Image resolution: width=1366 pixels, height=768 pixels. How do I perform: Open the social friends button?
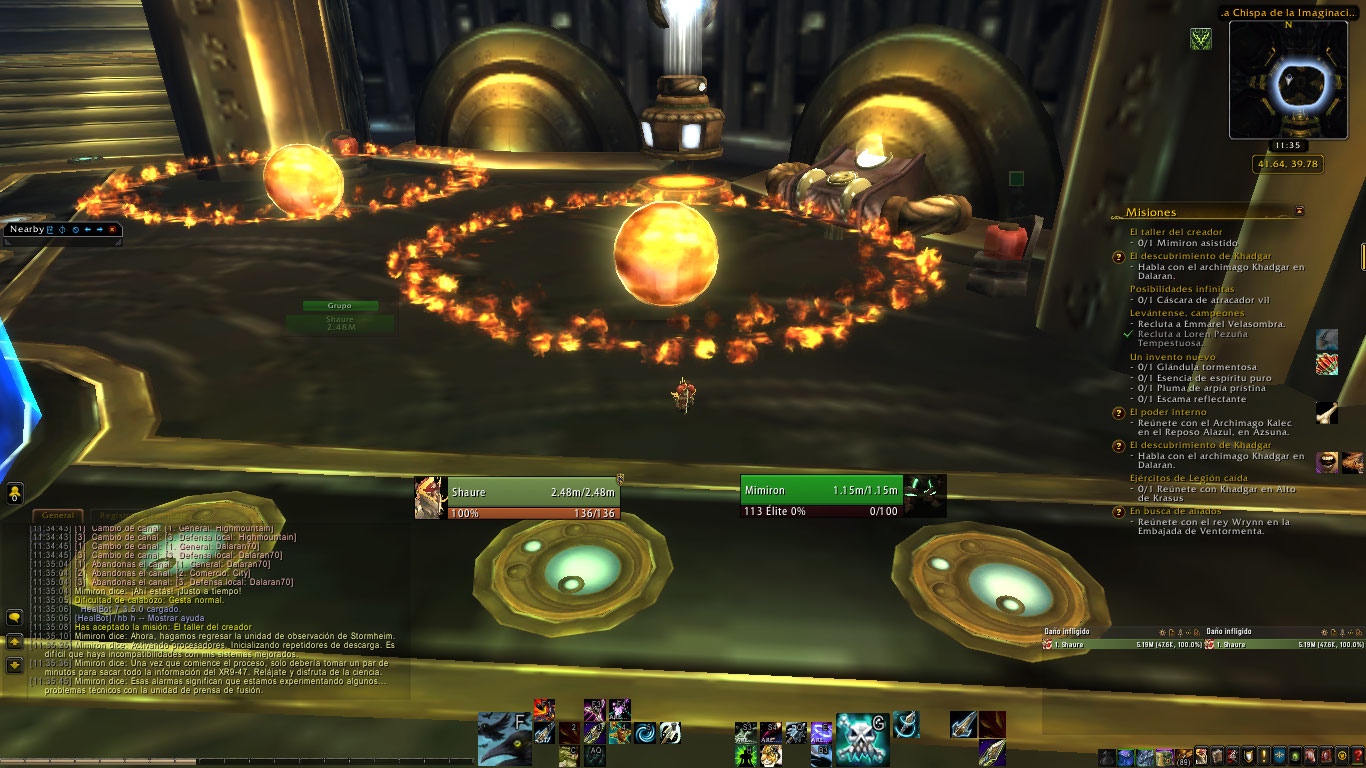pyautogui.click(x=15, y=493)
